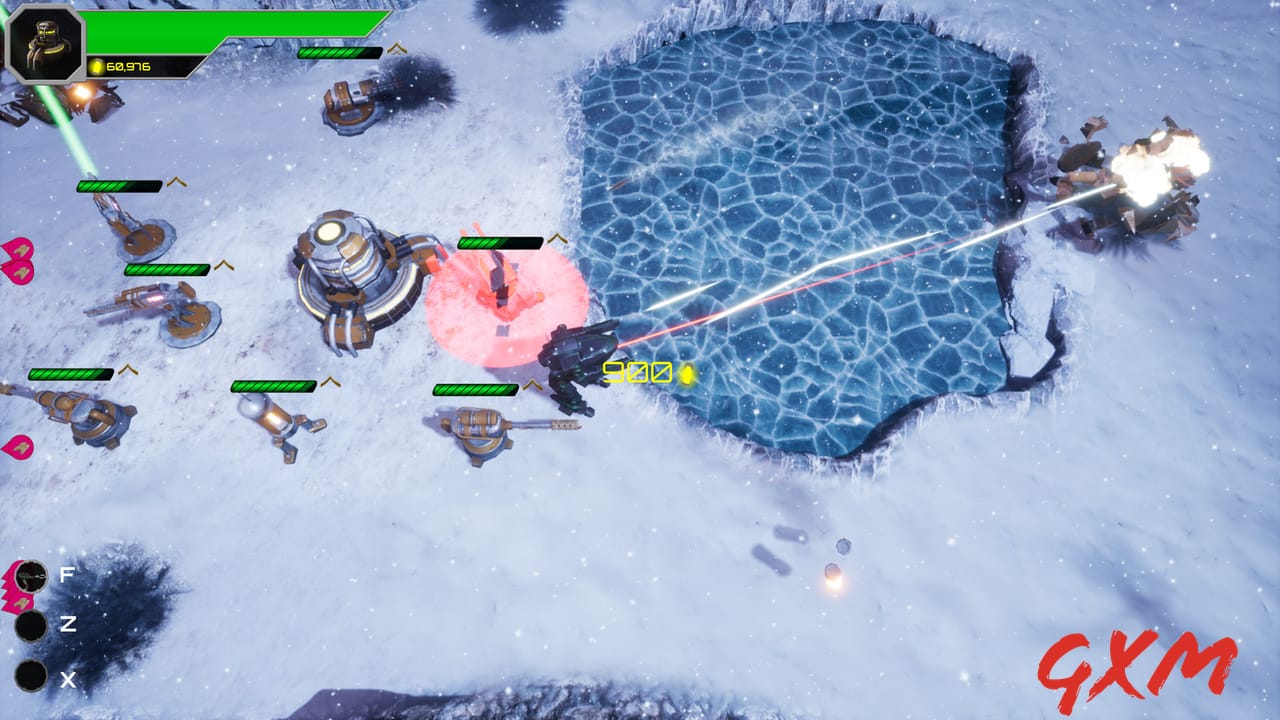Click the 900 gold reward text
The width and height of the screenshot is (1280, 720).
click(x=640, y=372)
